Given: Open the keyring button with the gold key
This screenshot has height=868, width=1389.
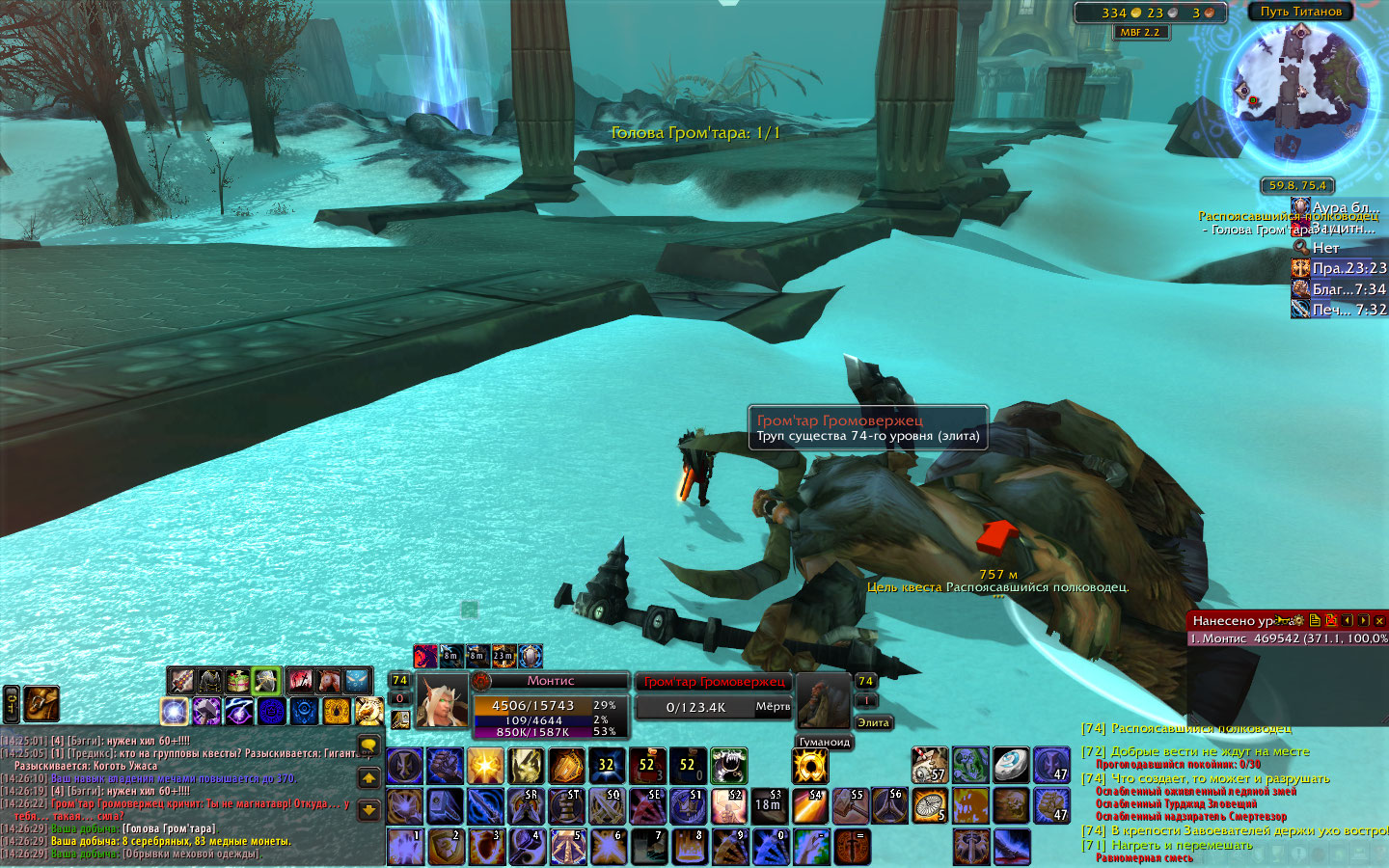Looking at the screenshot, I should coord(12,704).
